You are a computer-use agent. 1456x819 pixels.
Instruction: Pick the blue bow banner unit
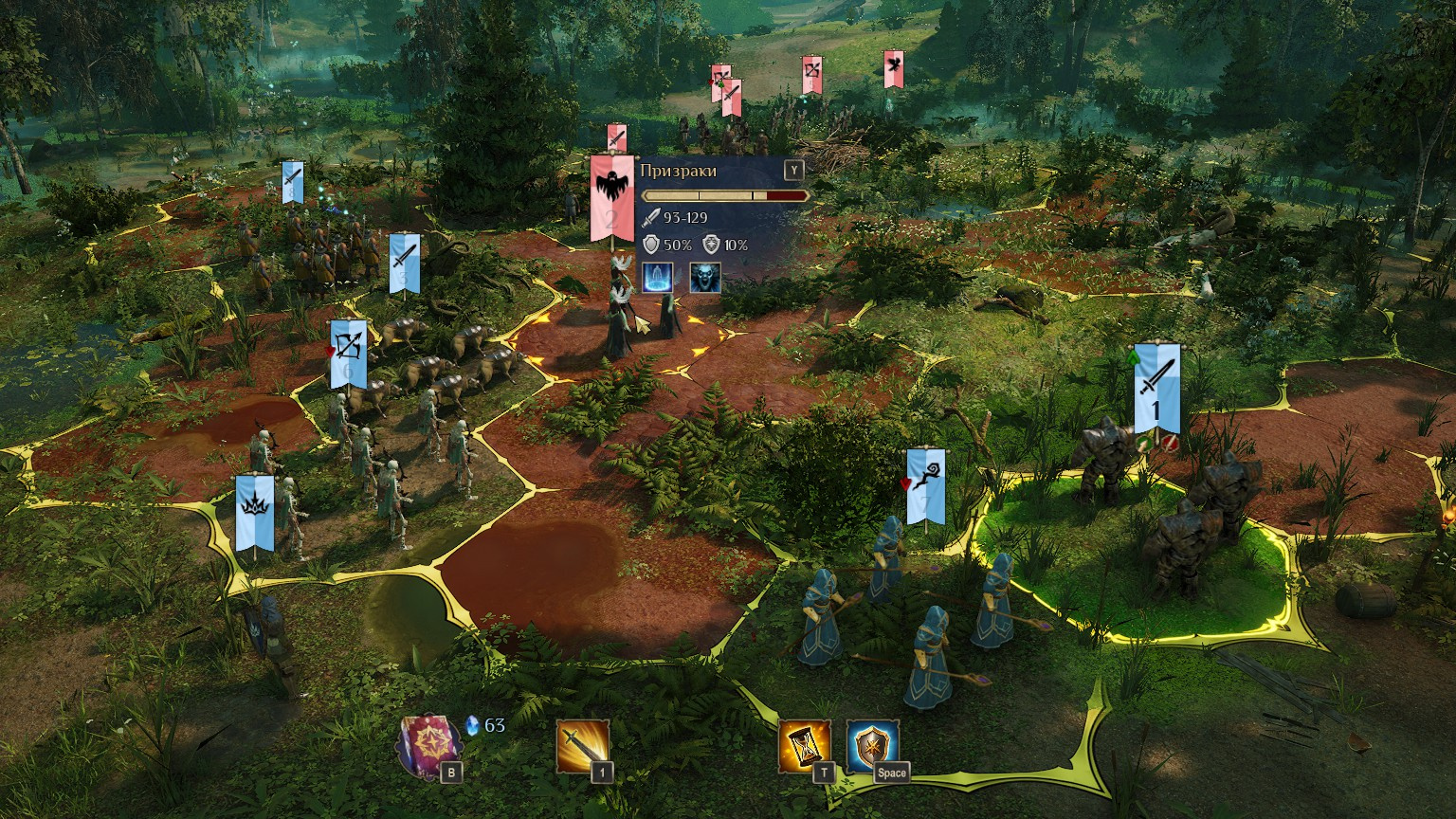pos(348,355)
